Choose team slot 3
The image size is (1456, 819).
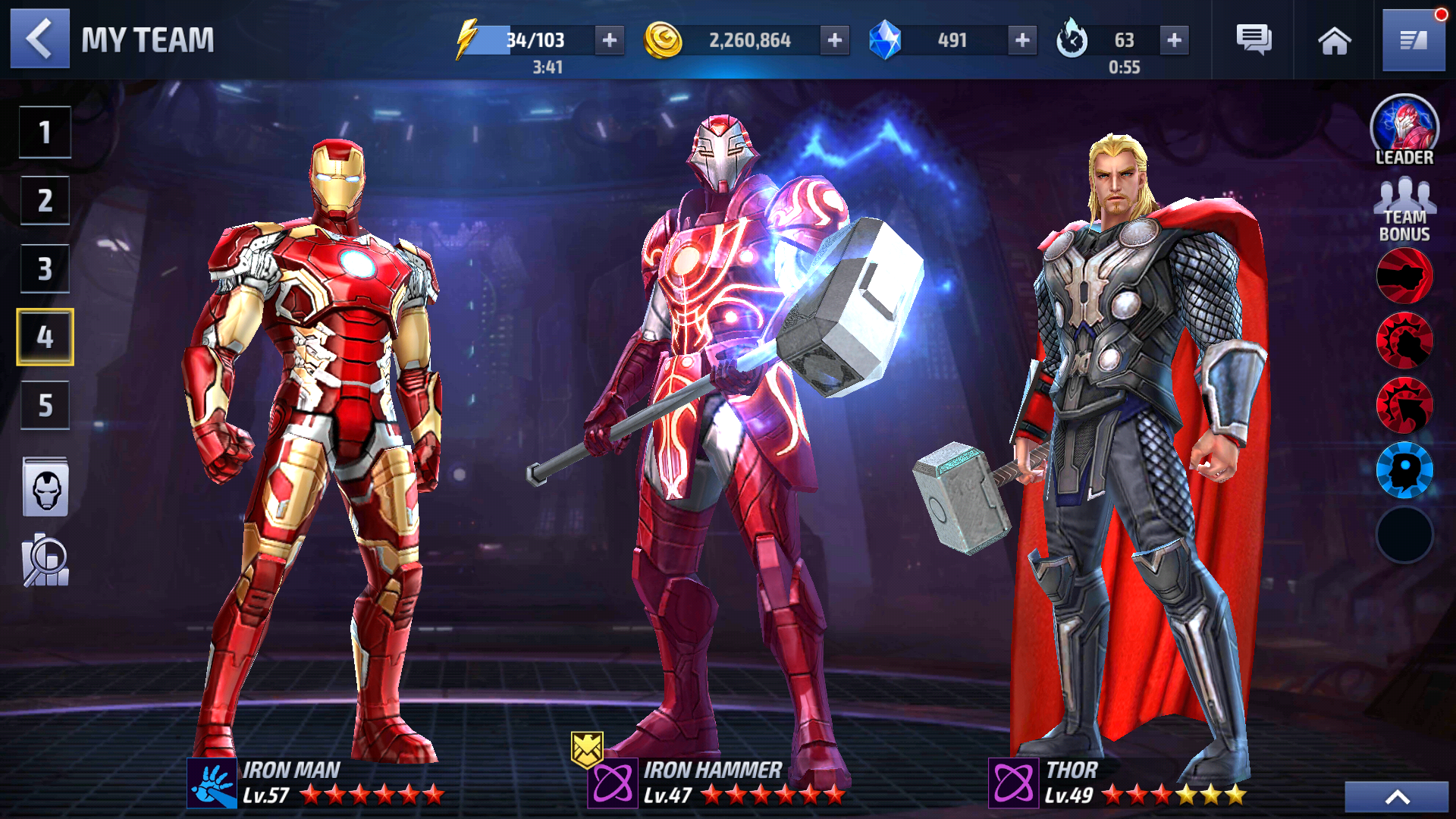(x=45, y=268)
